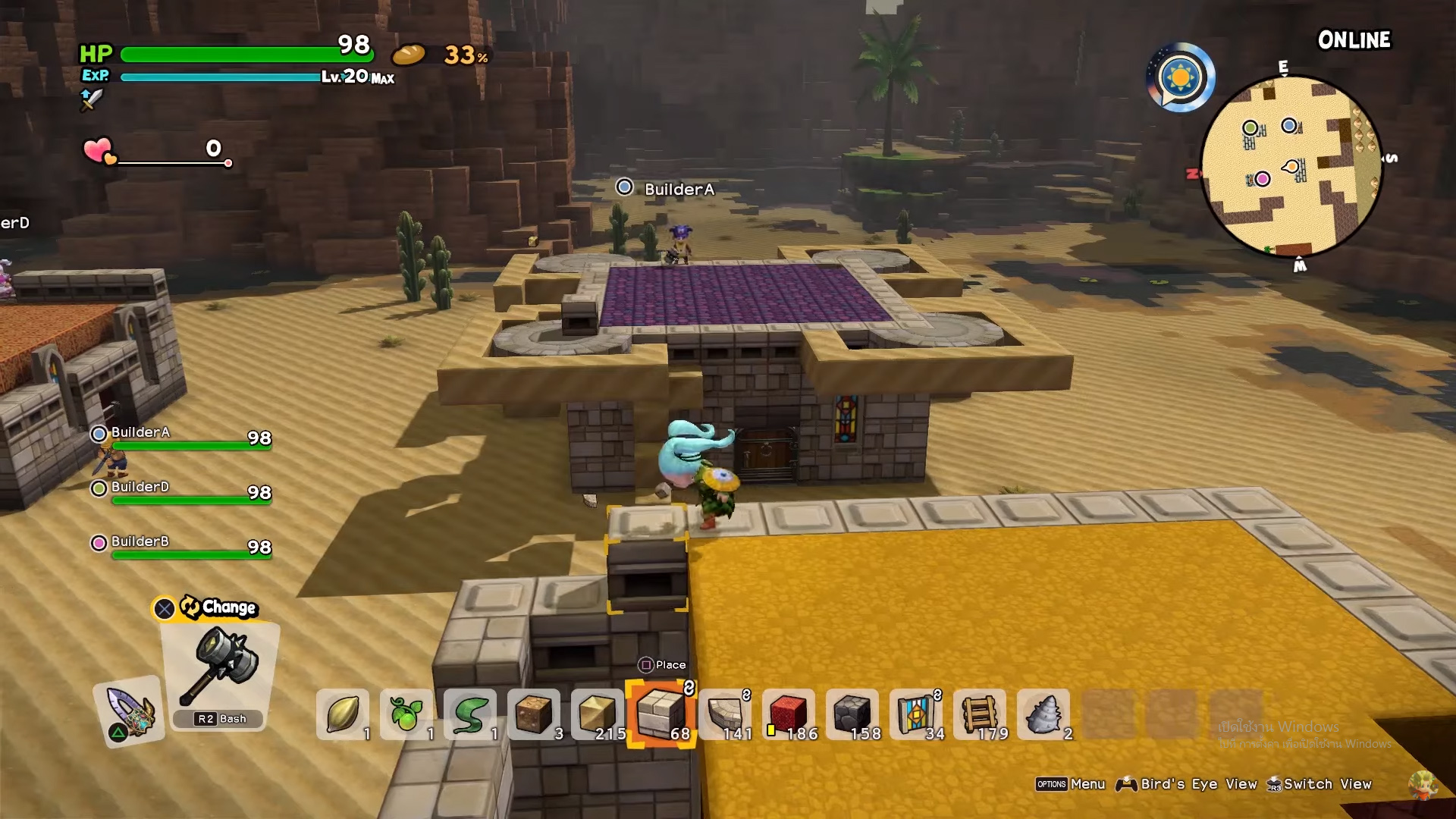Select the curled green vine slot
Viewport: 1456px width, 819px height.
pos(470,714)
